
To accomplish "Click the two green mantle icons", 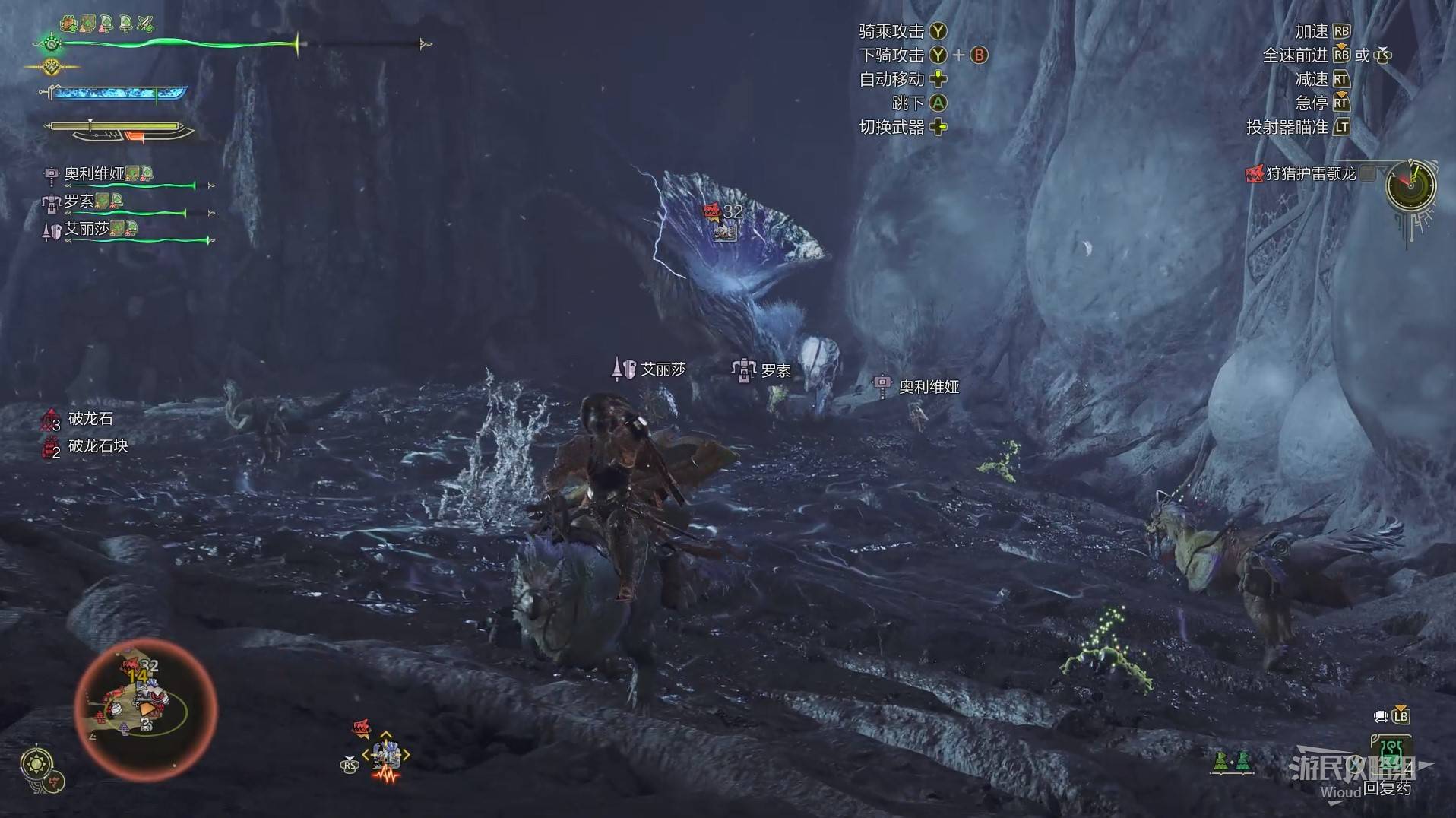I will click(1233, 761).
